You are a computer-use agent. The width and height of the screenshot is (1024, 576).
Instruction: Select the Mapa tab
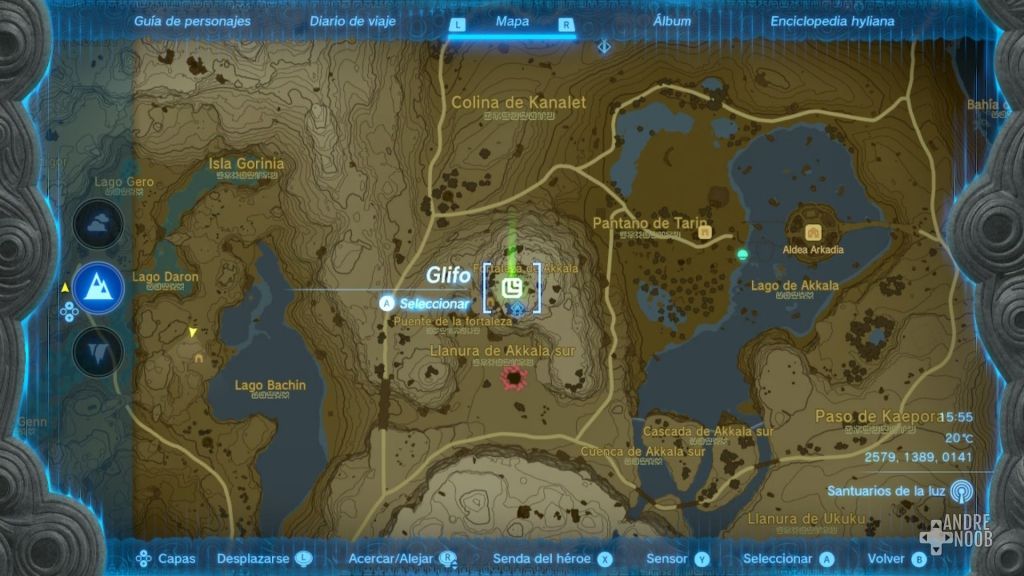click(512, 22)
